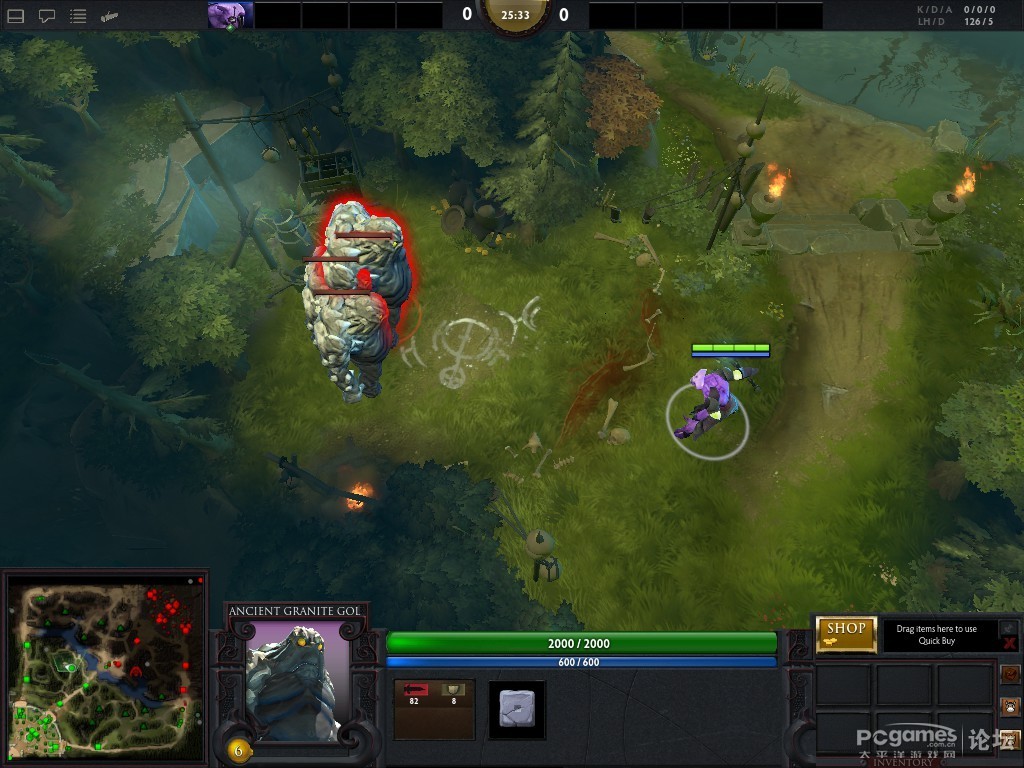Screen dimensions: 1024x768
Task: Show the scoreboard list icon
Action: 78,16
